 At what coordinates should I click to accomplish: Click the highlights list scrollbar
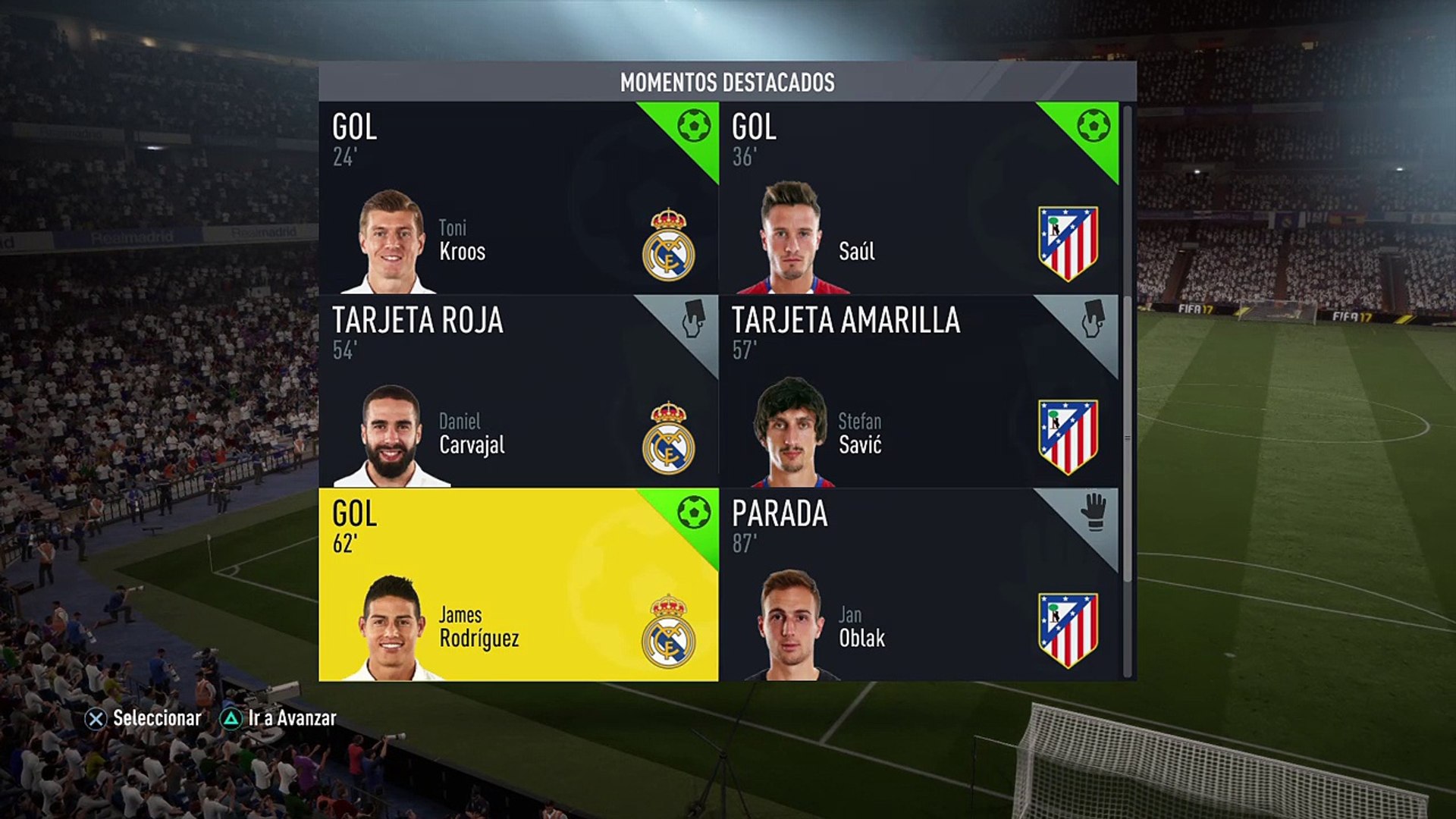[x=1127, y=345]
